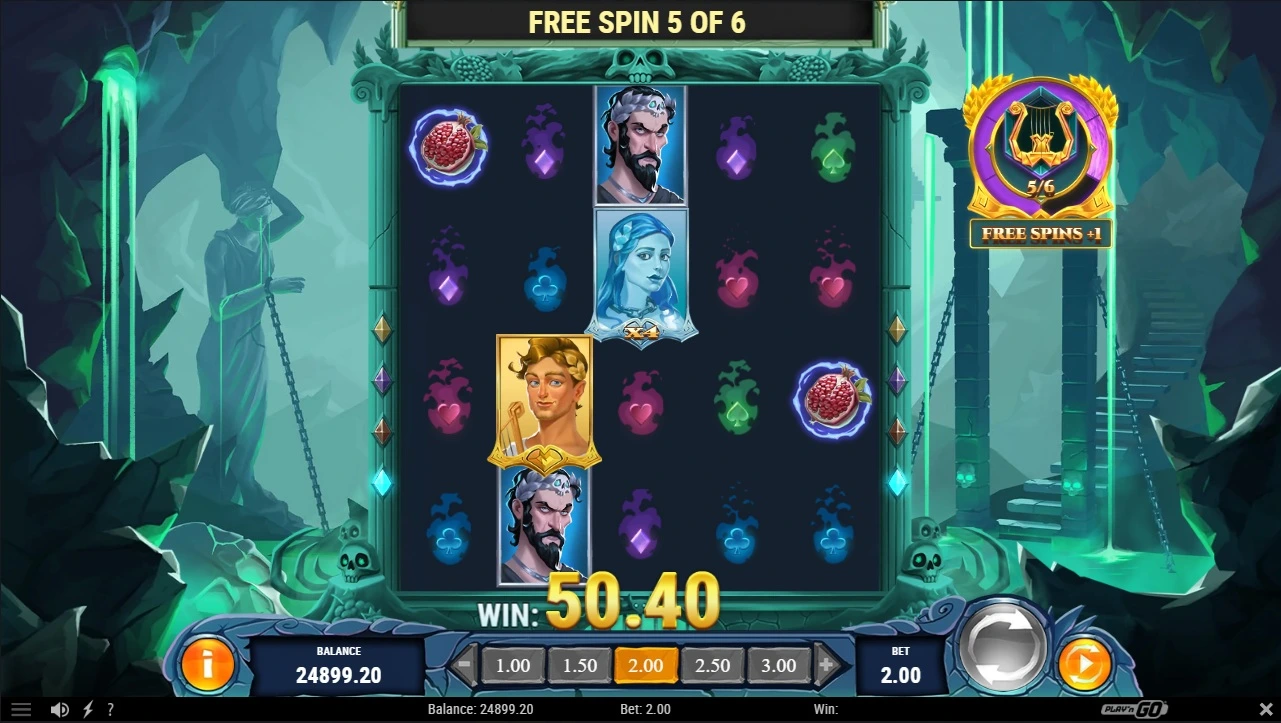Close the game with the X button

[1264, 709]
